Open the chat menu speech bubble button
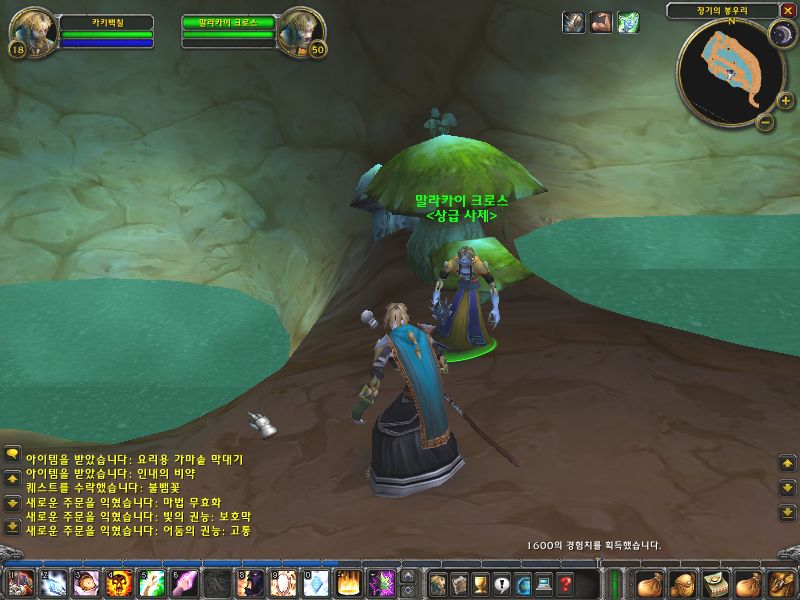The height and width of the screenshot is (600, 800). [x=12, y=453]
